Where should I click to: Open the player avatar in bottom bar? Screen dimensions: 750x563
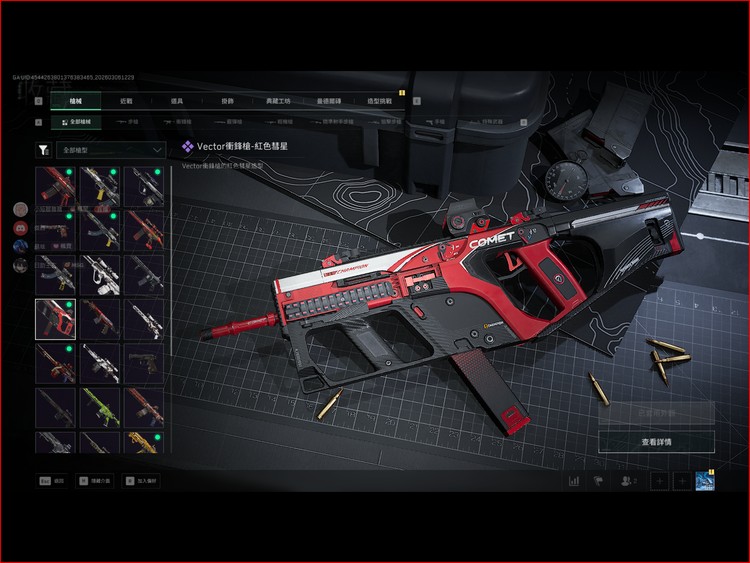704,481
